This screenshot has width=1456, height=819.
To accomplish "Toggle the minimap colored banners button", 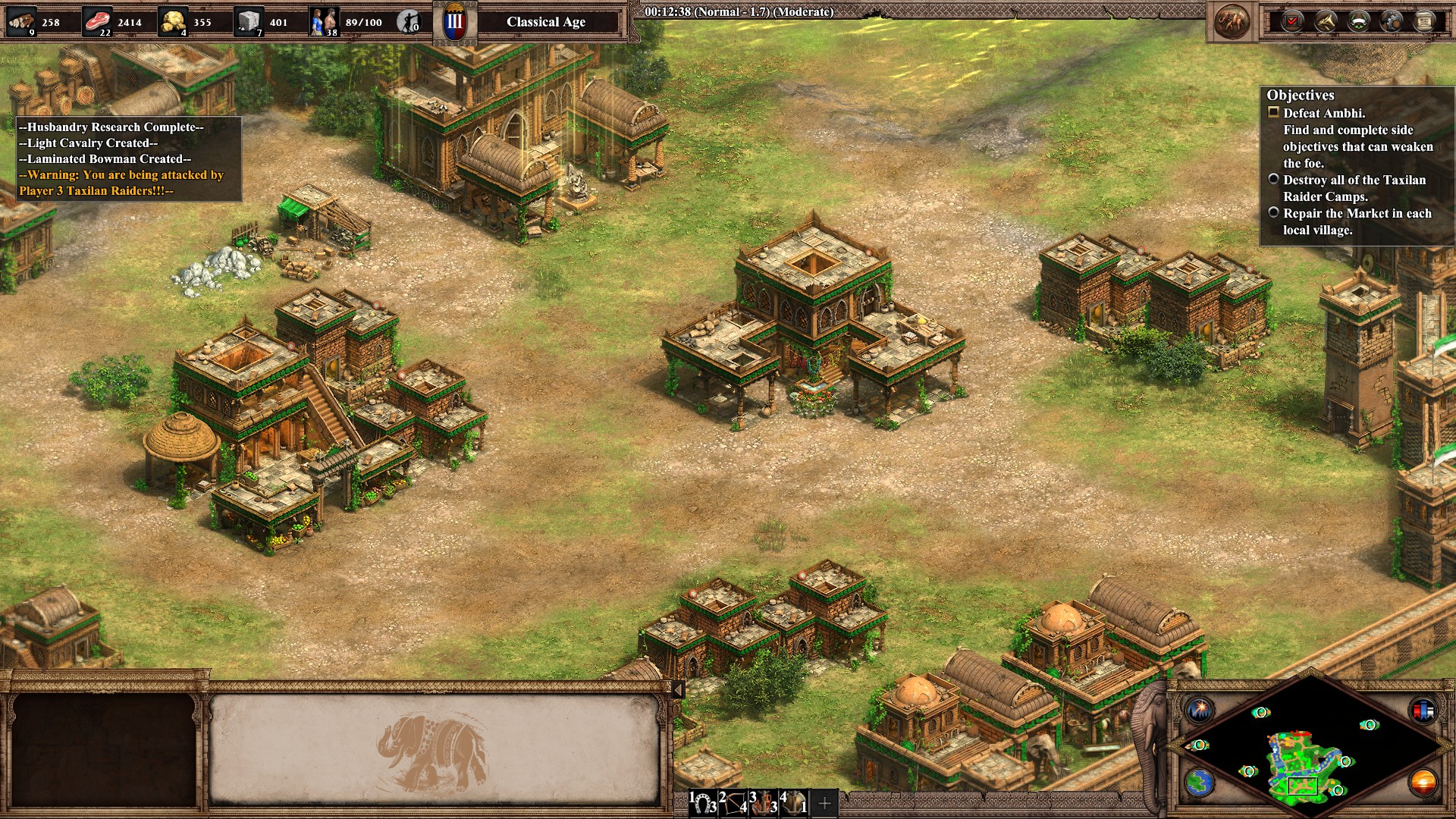I will [1423, 710].
